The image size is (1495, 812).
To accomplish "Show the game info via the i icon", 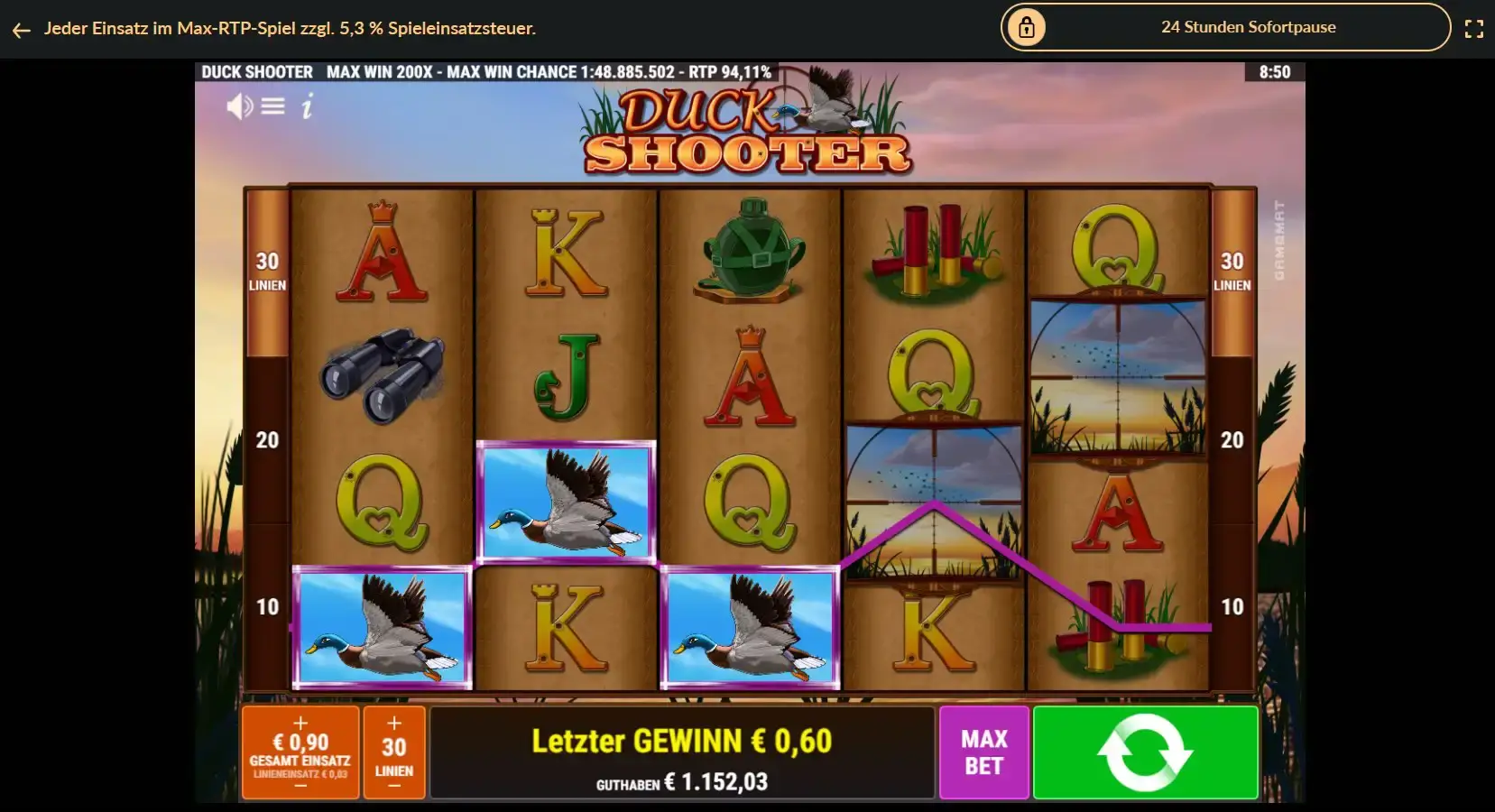I will [307, 107].
